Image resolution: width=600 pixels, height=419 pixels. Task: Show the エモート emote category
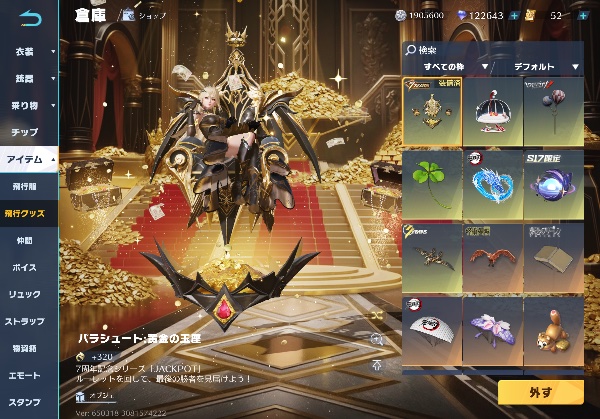coord(25,375)
